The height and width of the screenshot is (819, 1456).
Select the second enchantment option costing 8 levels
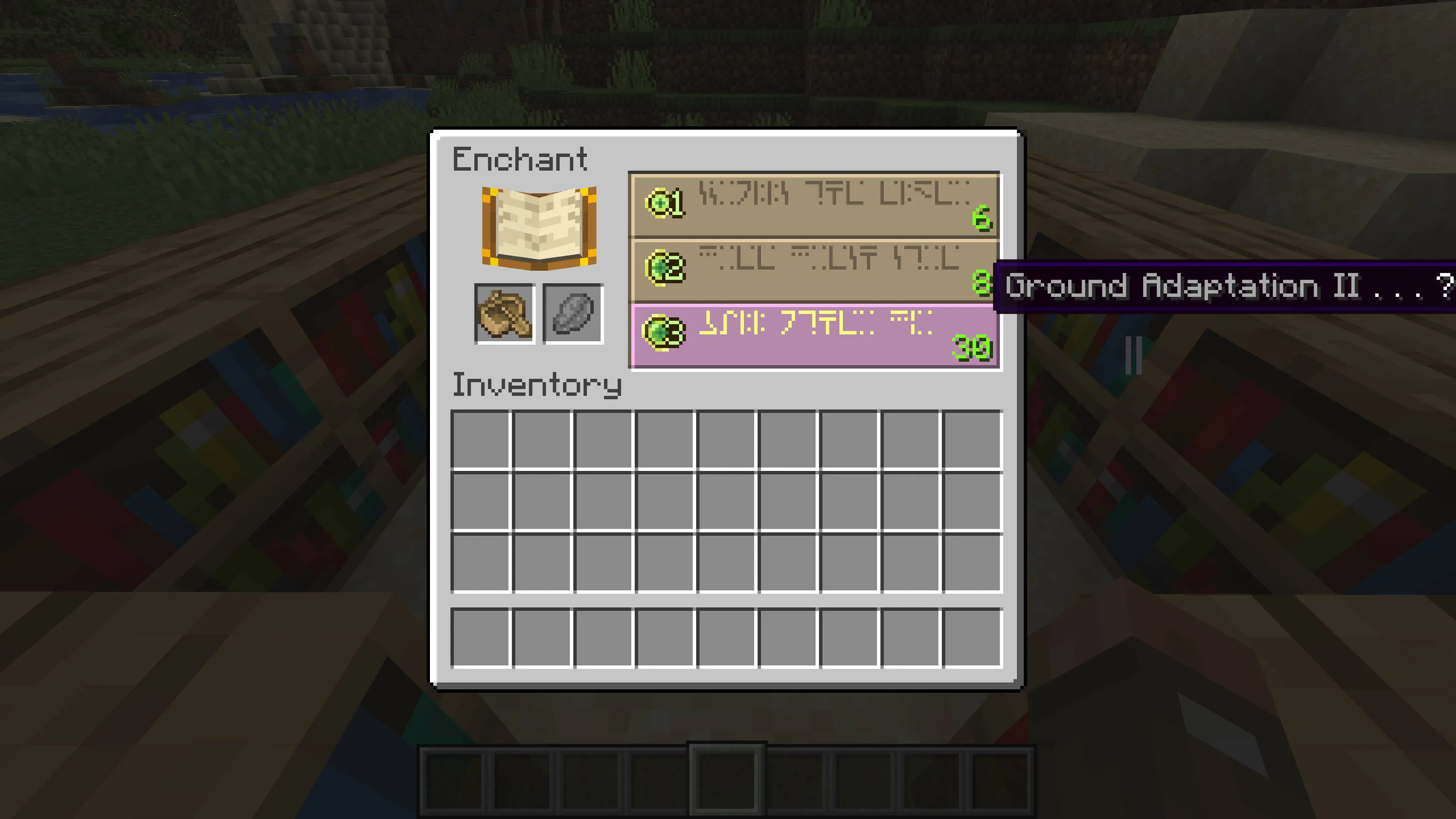click(814, 270)
